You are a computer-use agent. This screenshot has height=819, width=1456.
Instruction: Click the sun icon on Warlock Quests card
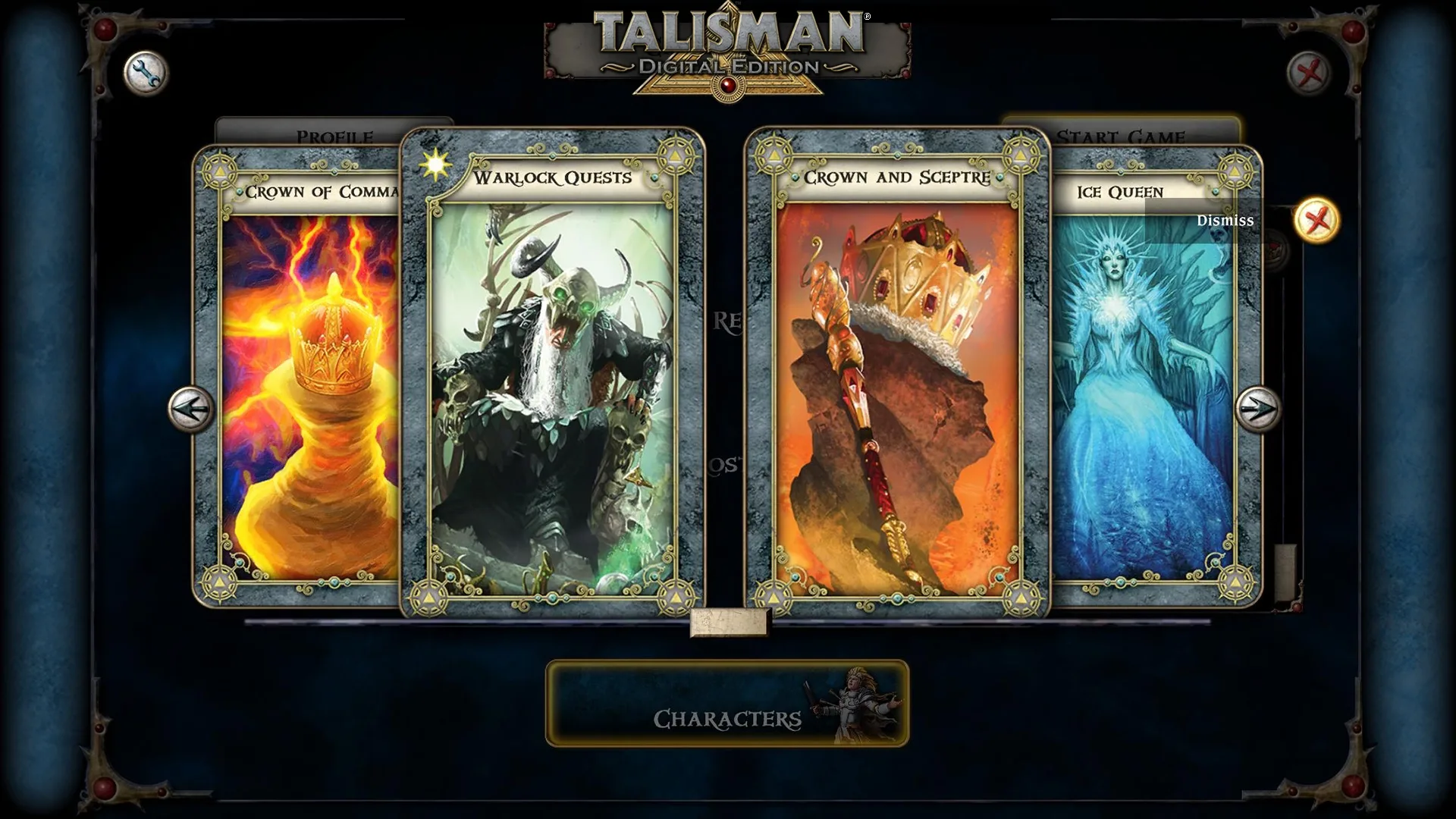pos(435,164)
